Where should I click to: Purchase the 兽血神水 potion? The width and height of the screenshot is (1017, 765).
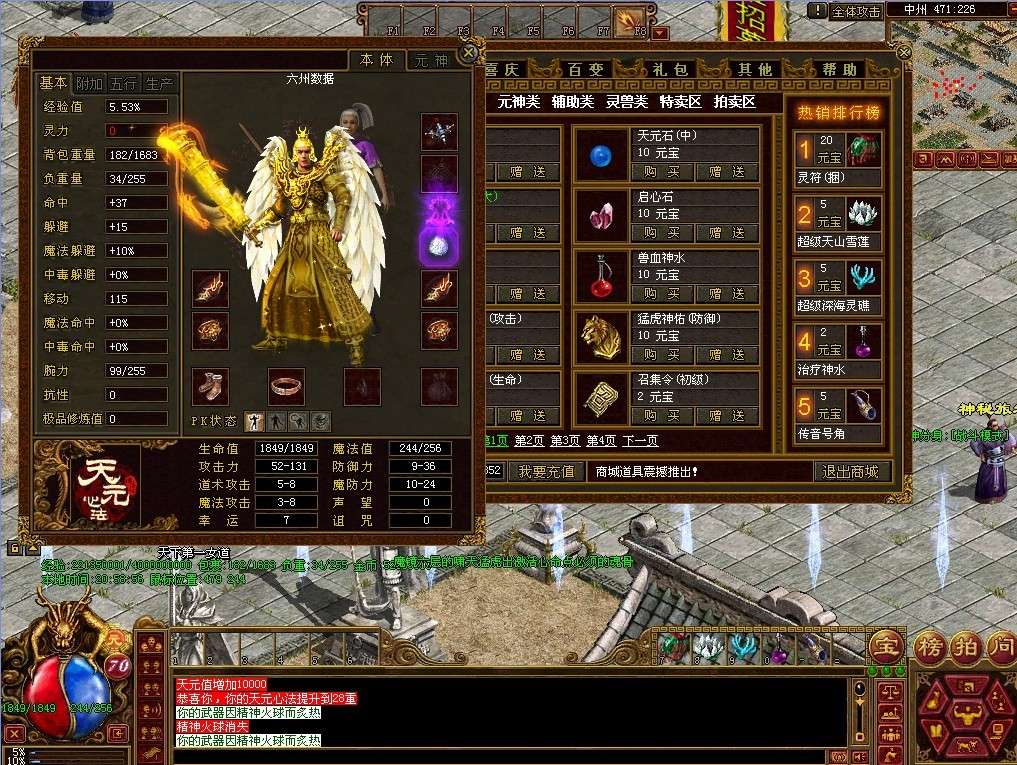click(663, 294)
